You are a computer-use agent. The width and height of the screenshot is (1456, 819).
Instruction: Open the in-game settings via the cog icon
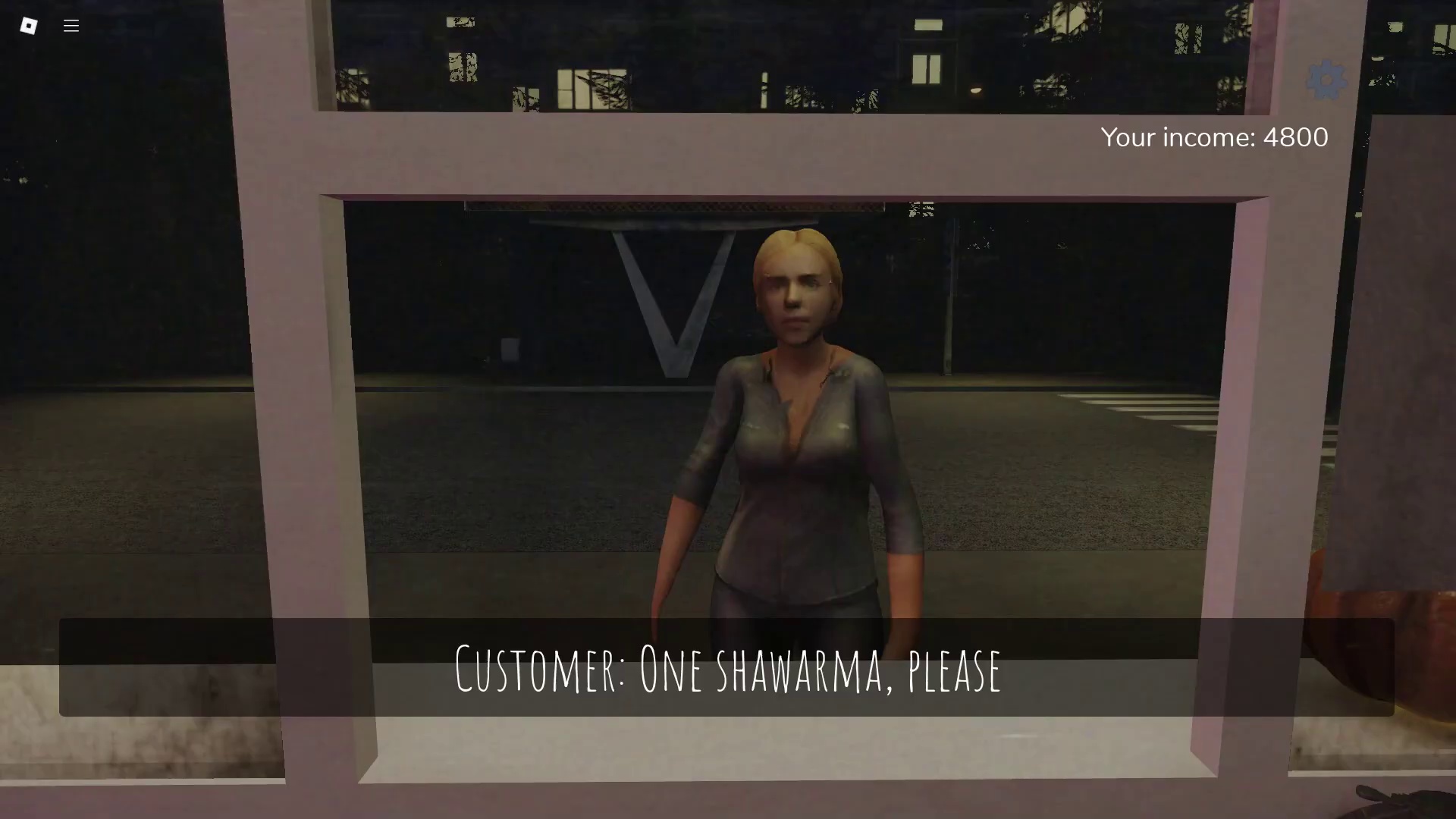tap(1326, 79)
